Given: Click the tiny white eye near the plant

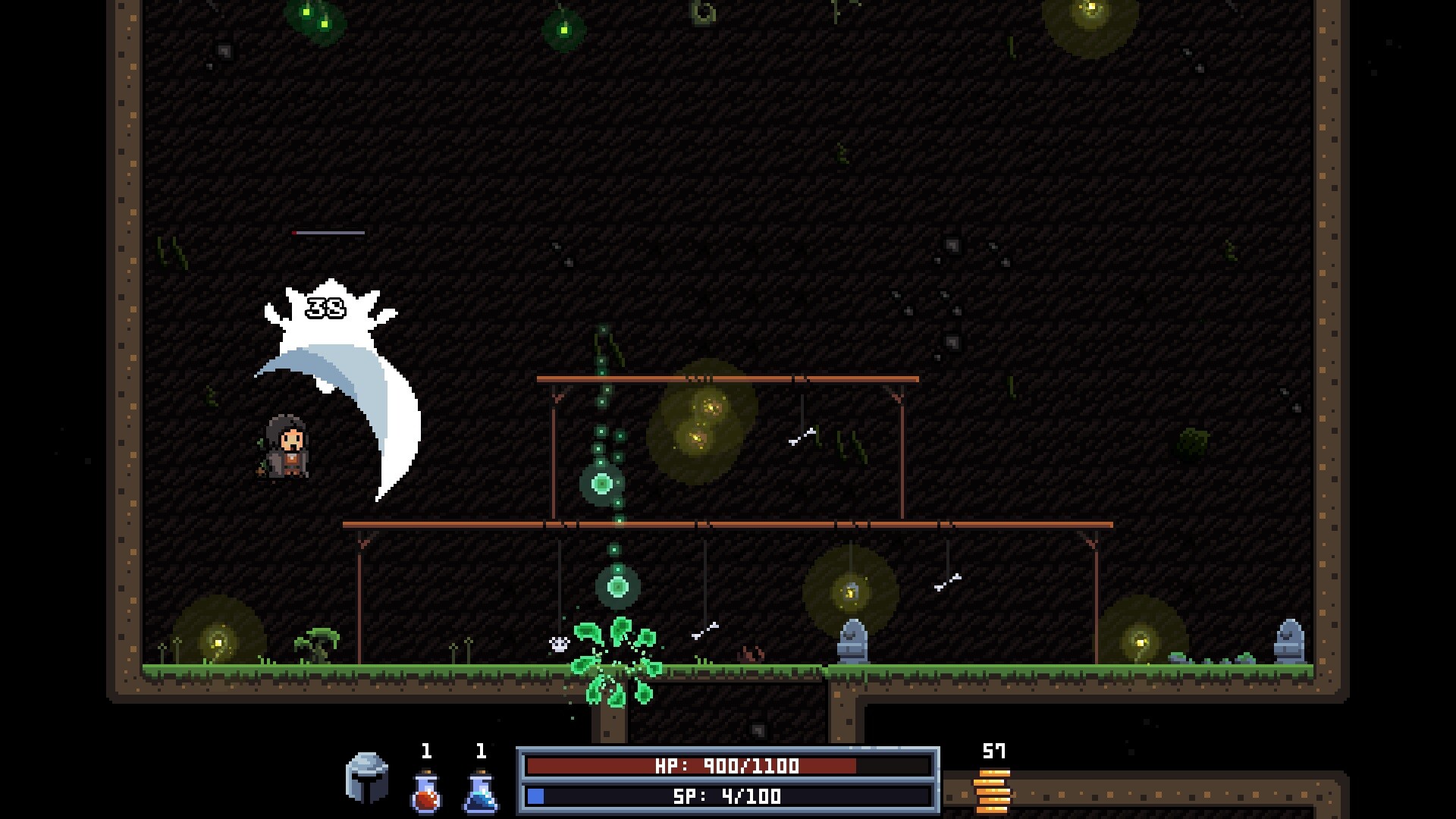Looking at the screenshot, I should 557,645.
